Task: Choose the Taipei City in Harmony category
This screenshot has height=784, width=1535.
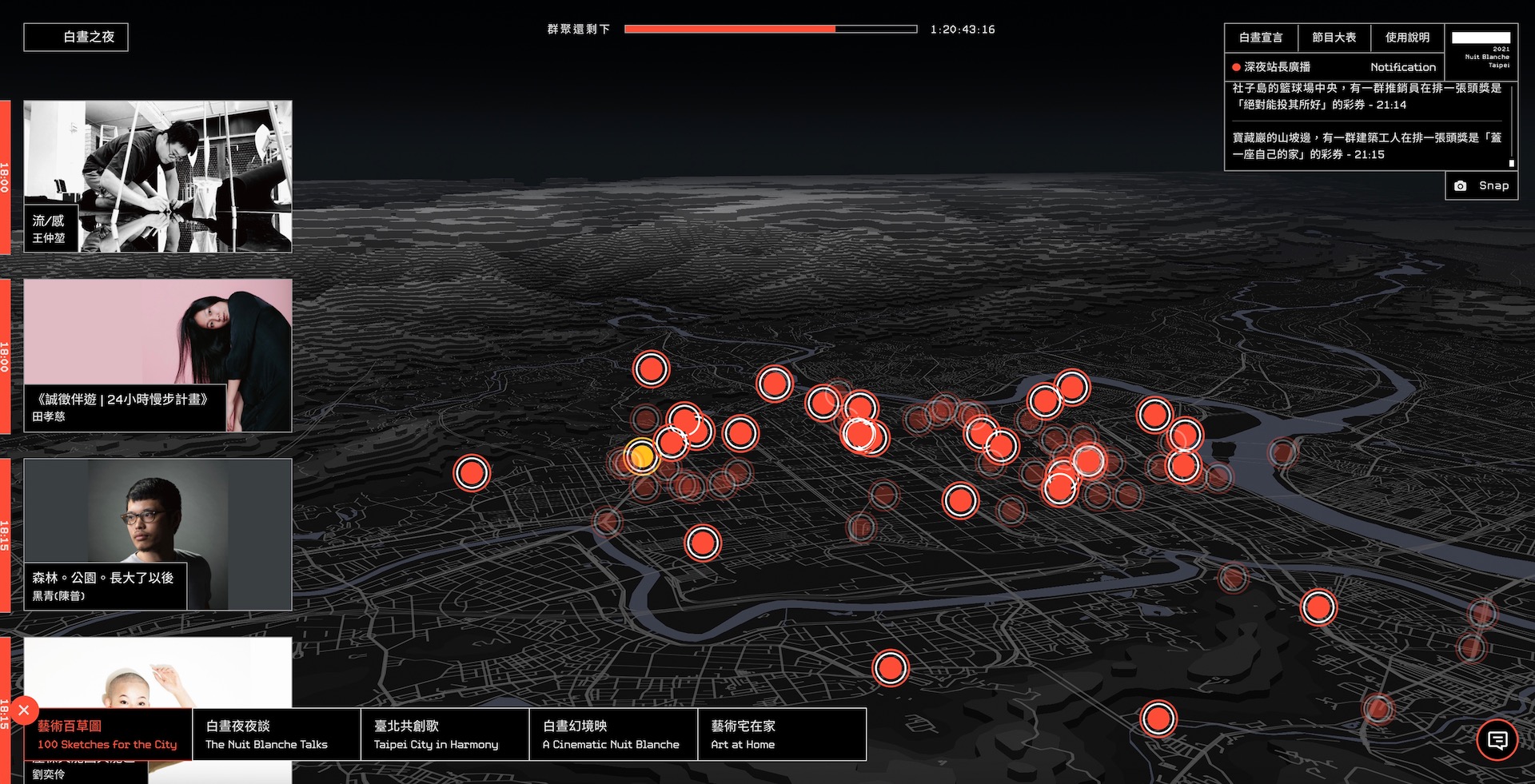Action: (445, 734)
